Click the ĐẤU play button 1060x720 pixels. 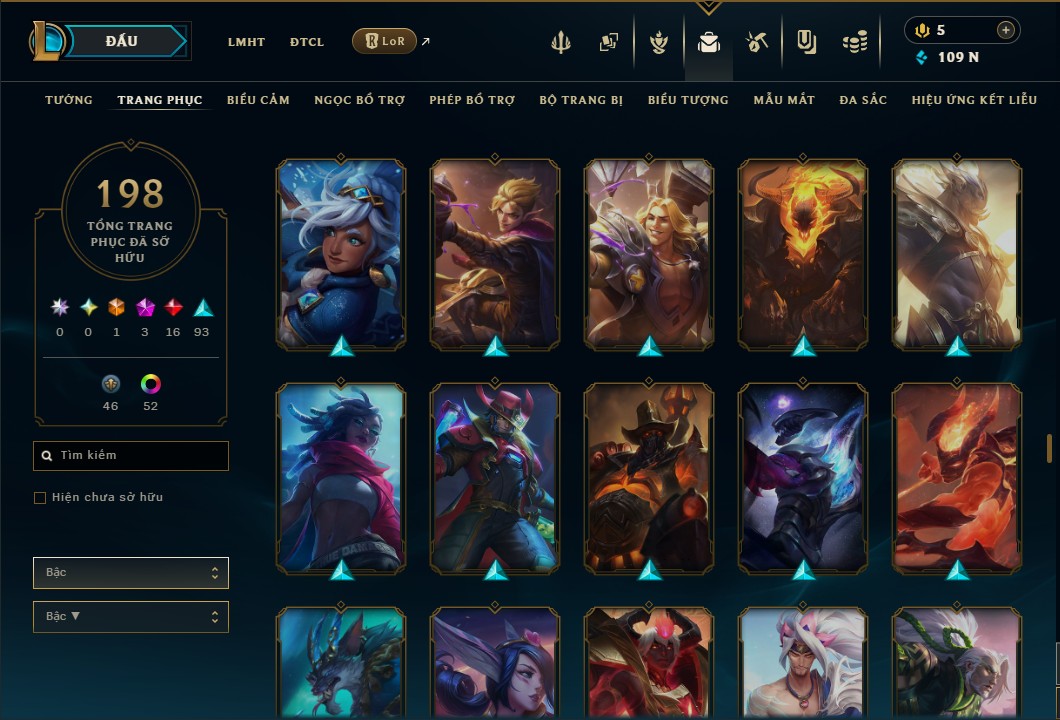coord(121,41)
